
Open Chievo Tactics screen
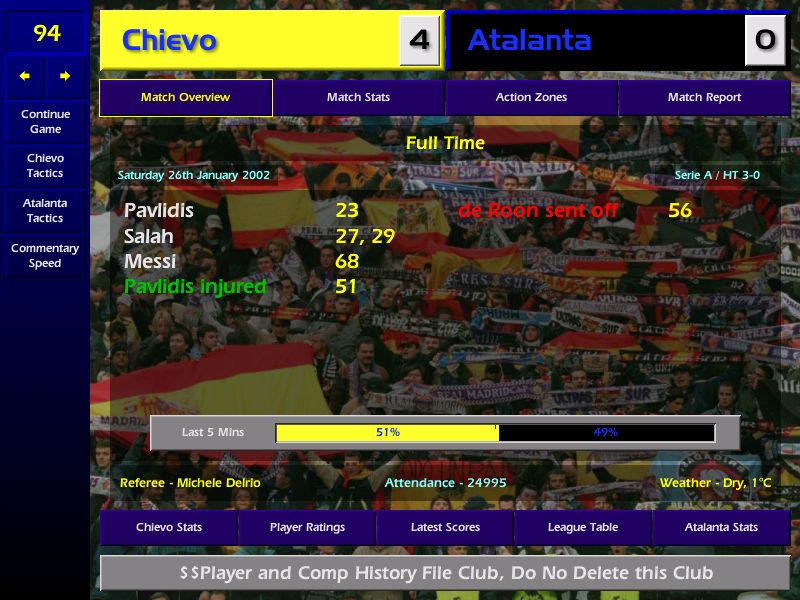(x=45, y=166)
